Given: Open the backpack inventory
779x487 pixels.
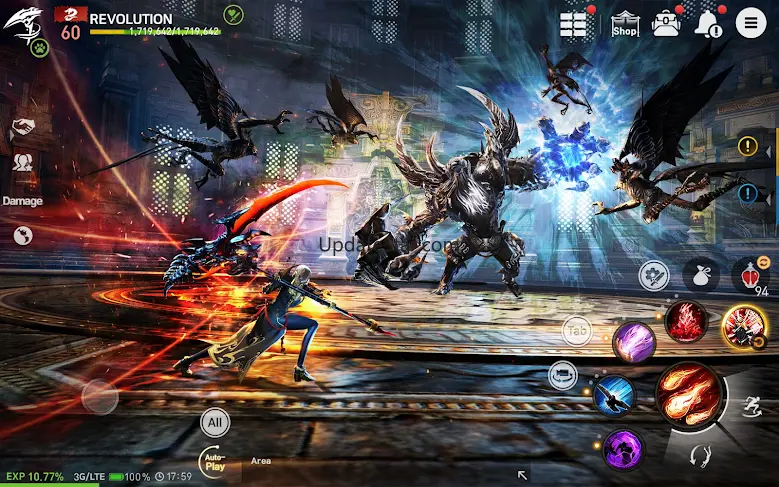Looking at the screenshot, I should tap(666, 24).
